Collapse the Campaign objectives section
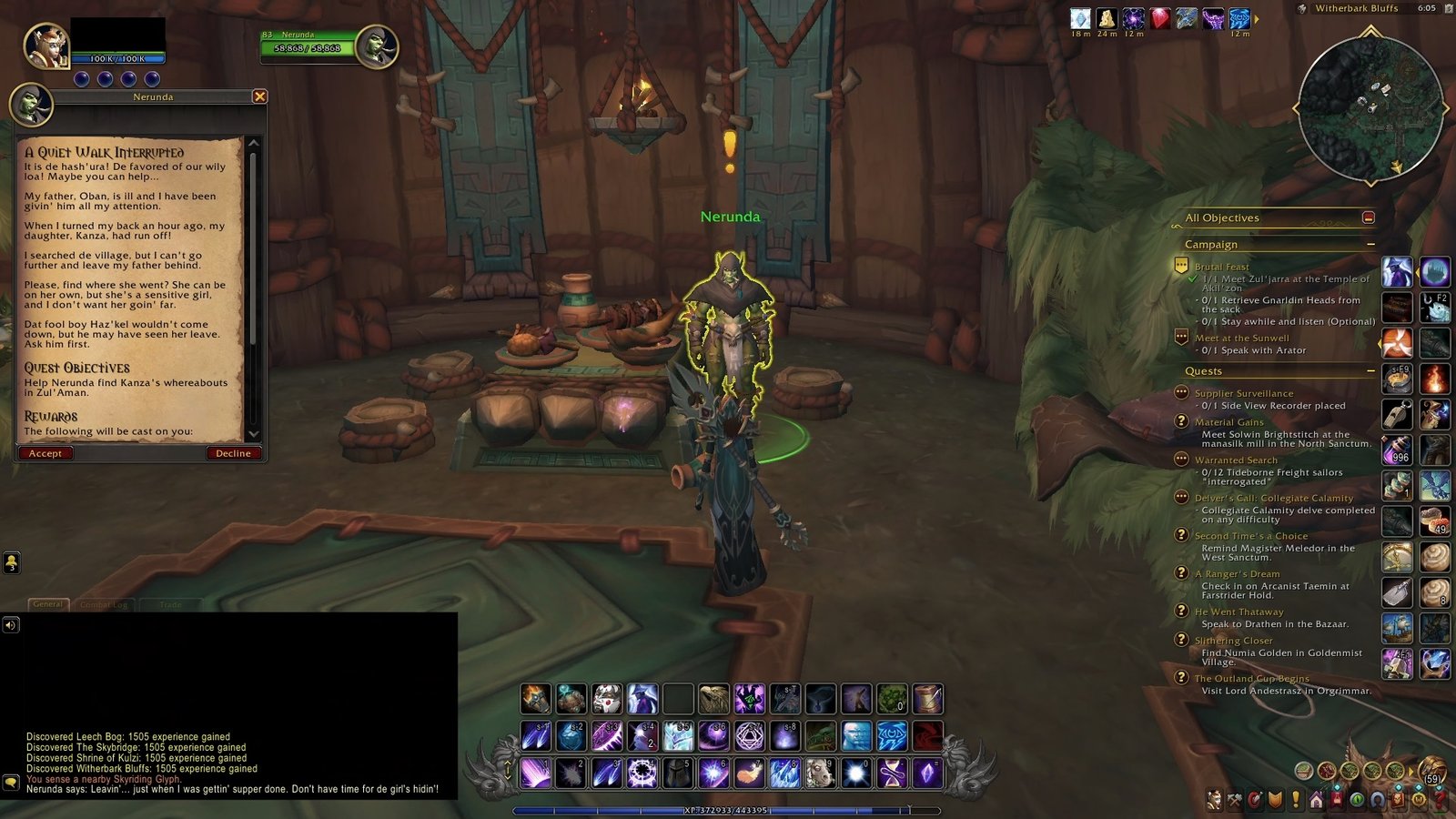1456x819 pixels. point(1370,244)
